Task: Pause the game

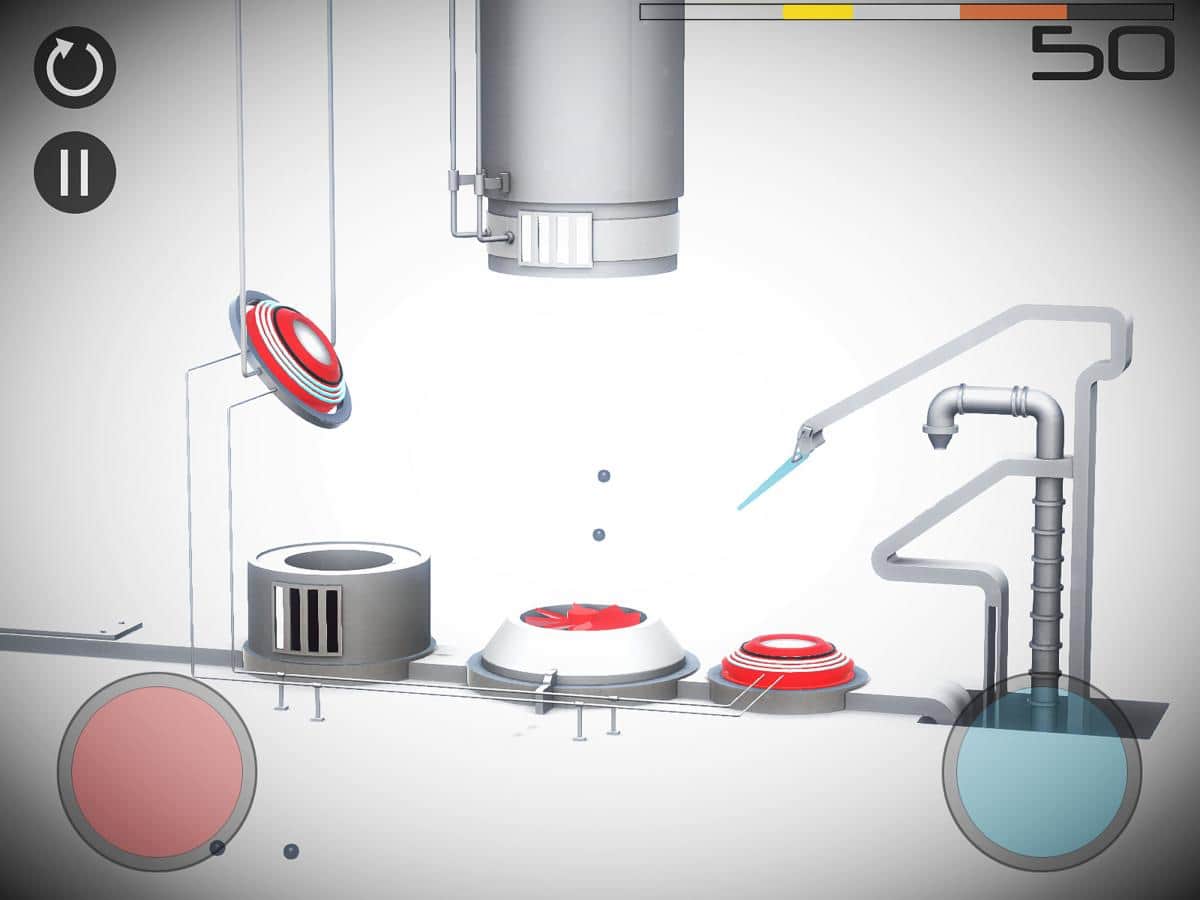Action: (x=75, y=172)
